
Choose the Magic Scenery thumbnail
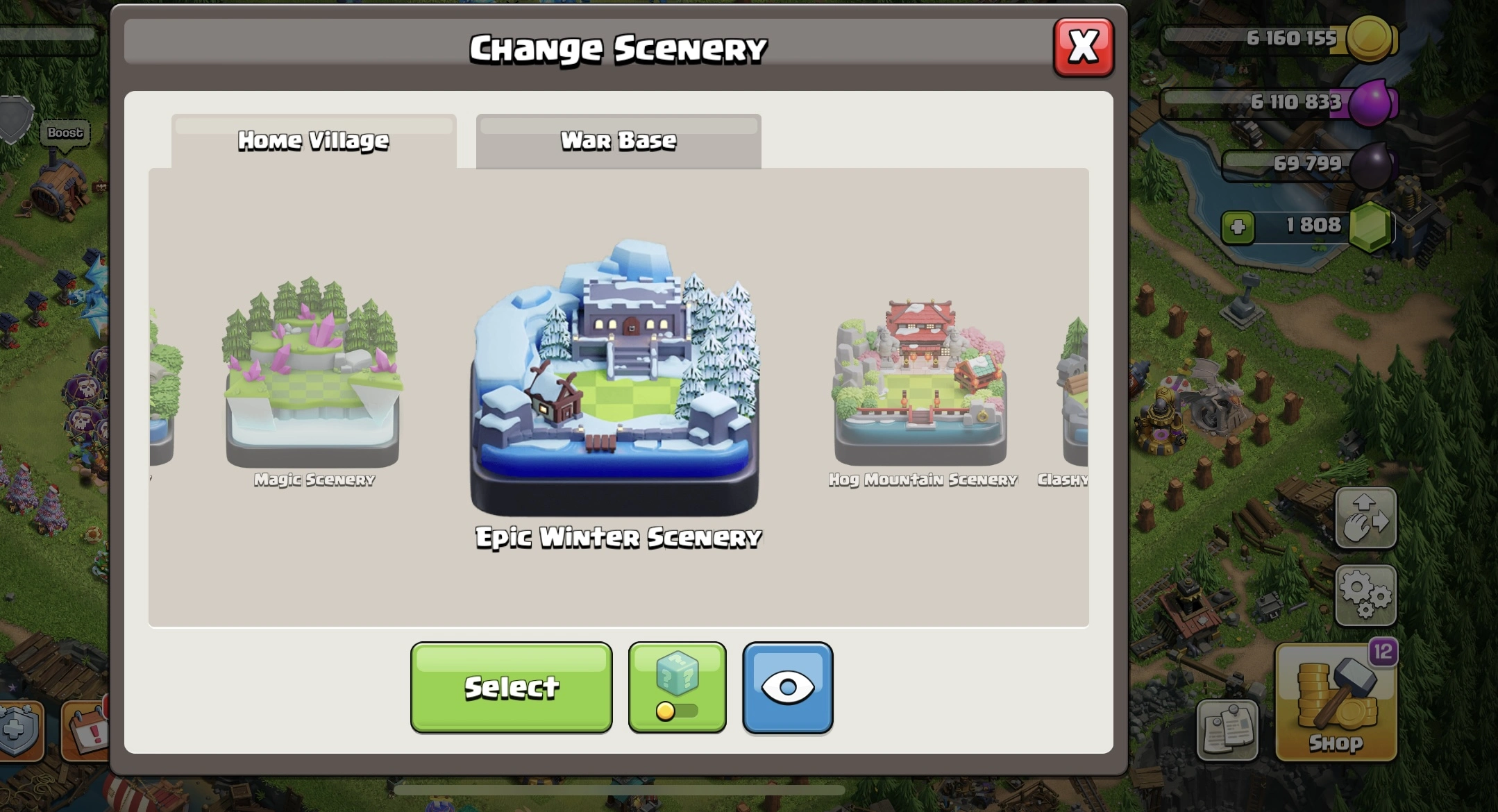[x=313, y=378]
